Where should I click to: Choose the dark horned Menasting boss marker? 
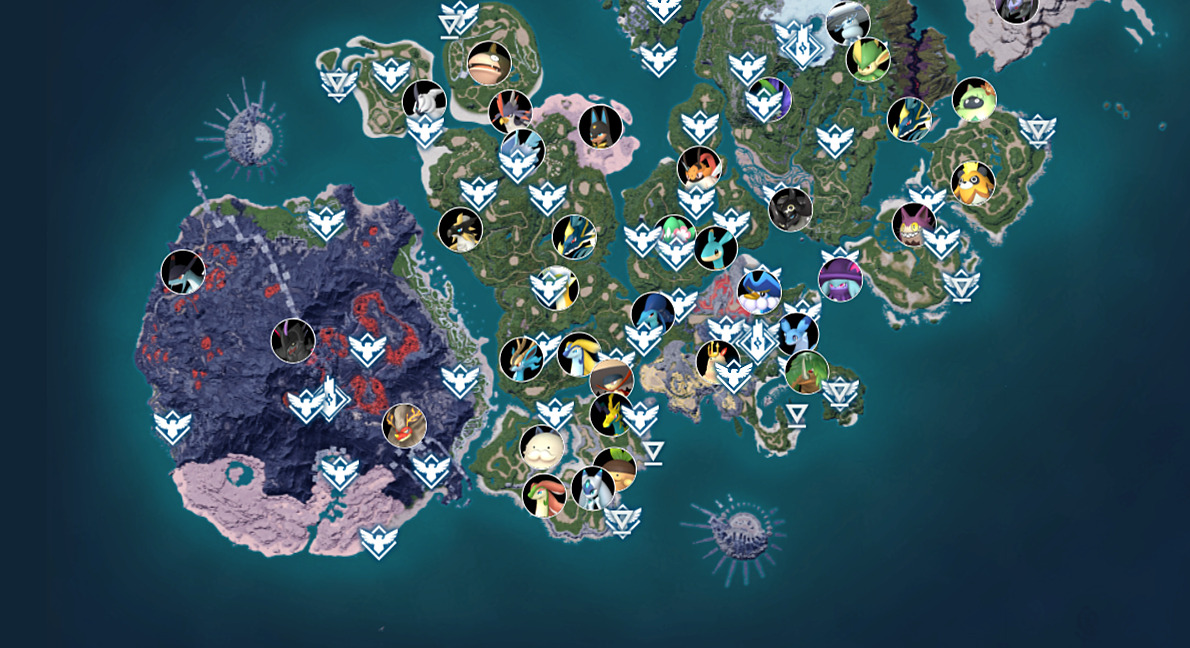pos(293,341)
